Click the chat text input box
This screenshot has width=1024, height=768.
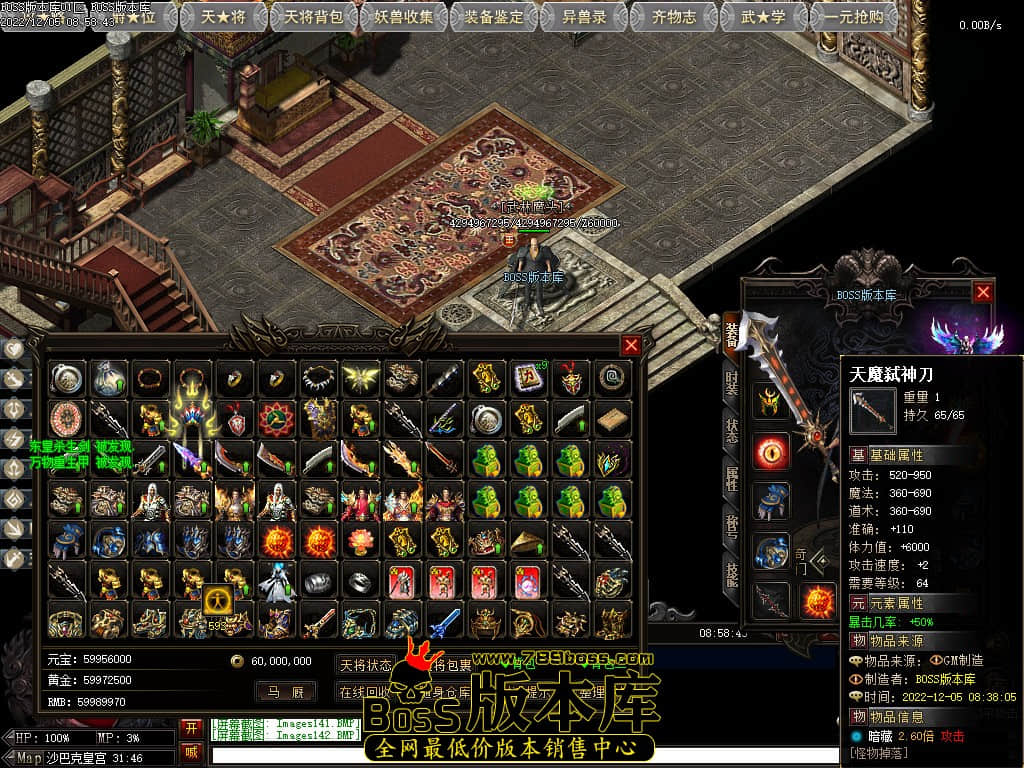pyautogui.click(x=520, y=756)
